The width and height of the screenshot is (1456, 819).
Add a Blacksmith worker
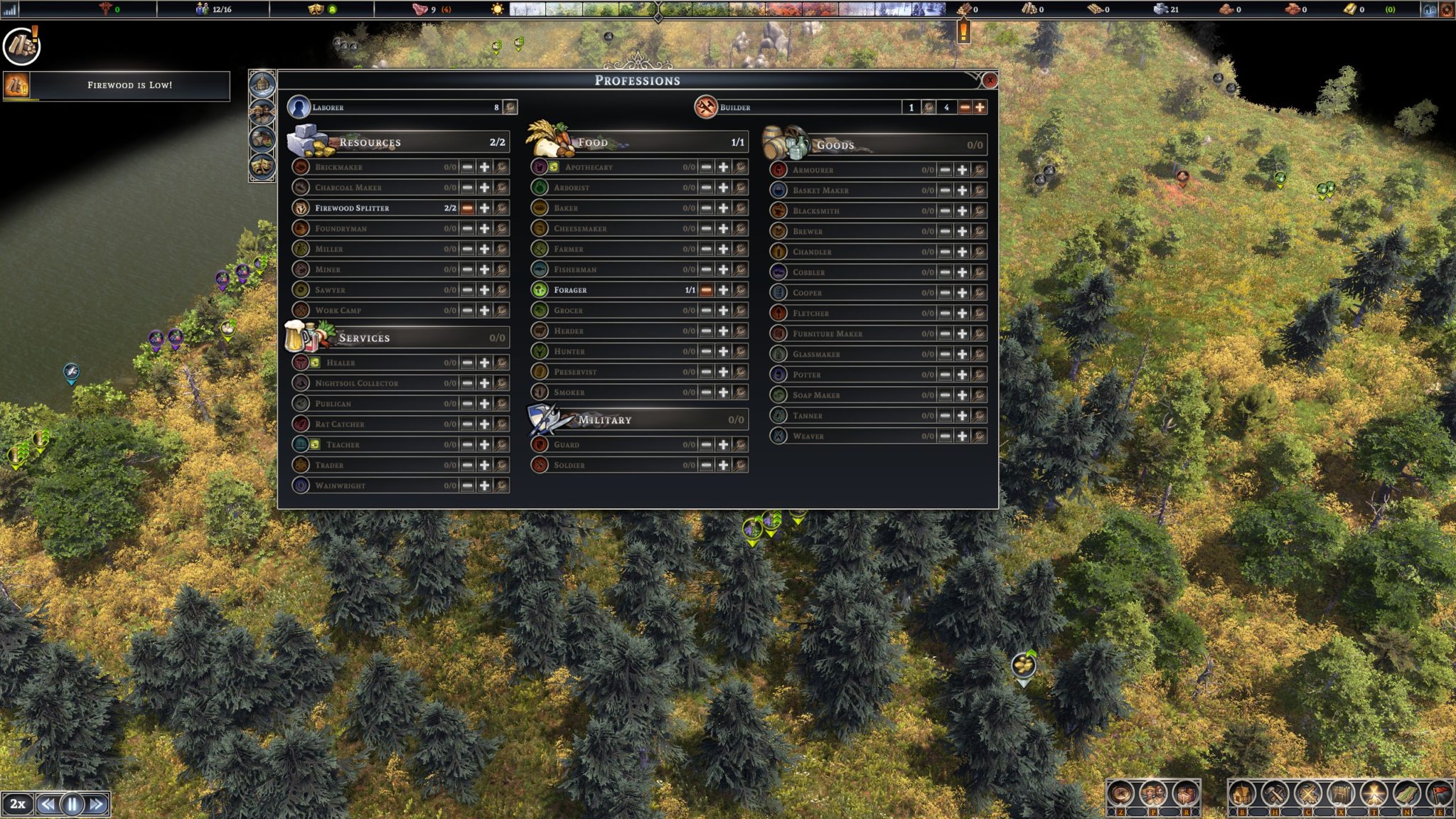pos(962,211)
